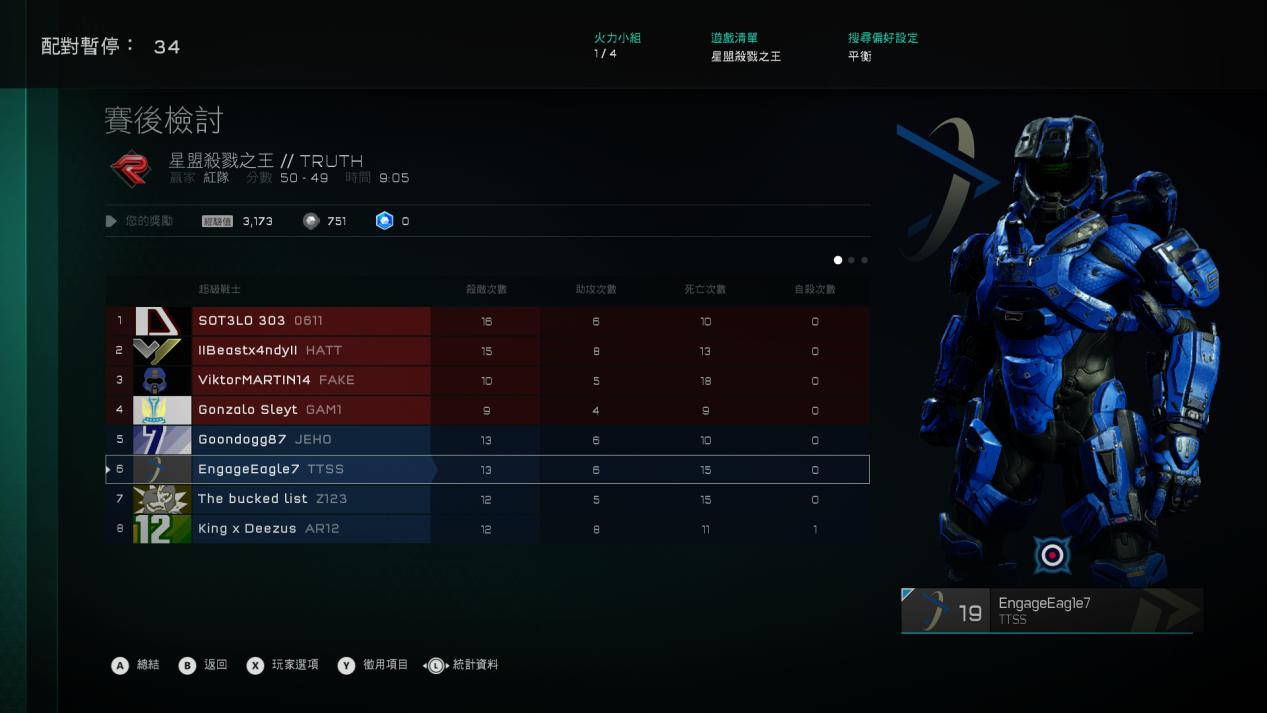Screen dimensions: 1267x713
Task: Open 徽用項目 option
Action: click(373, 665)
